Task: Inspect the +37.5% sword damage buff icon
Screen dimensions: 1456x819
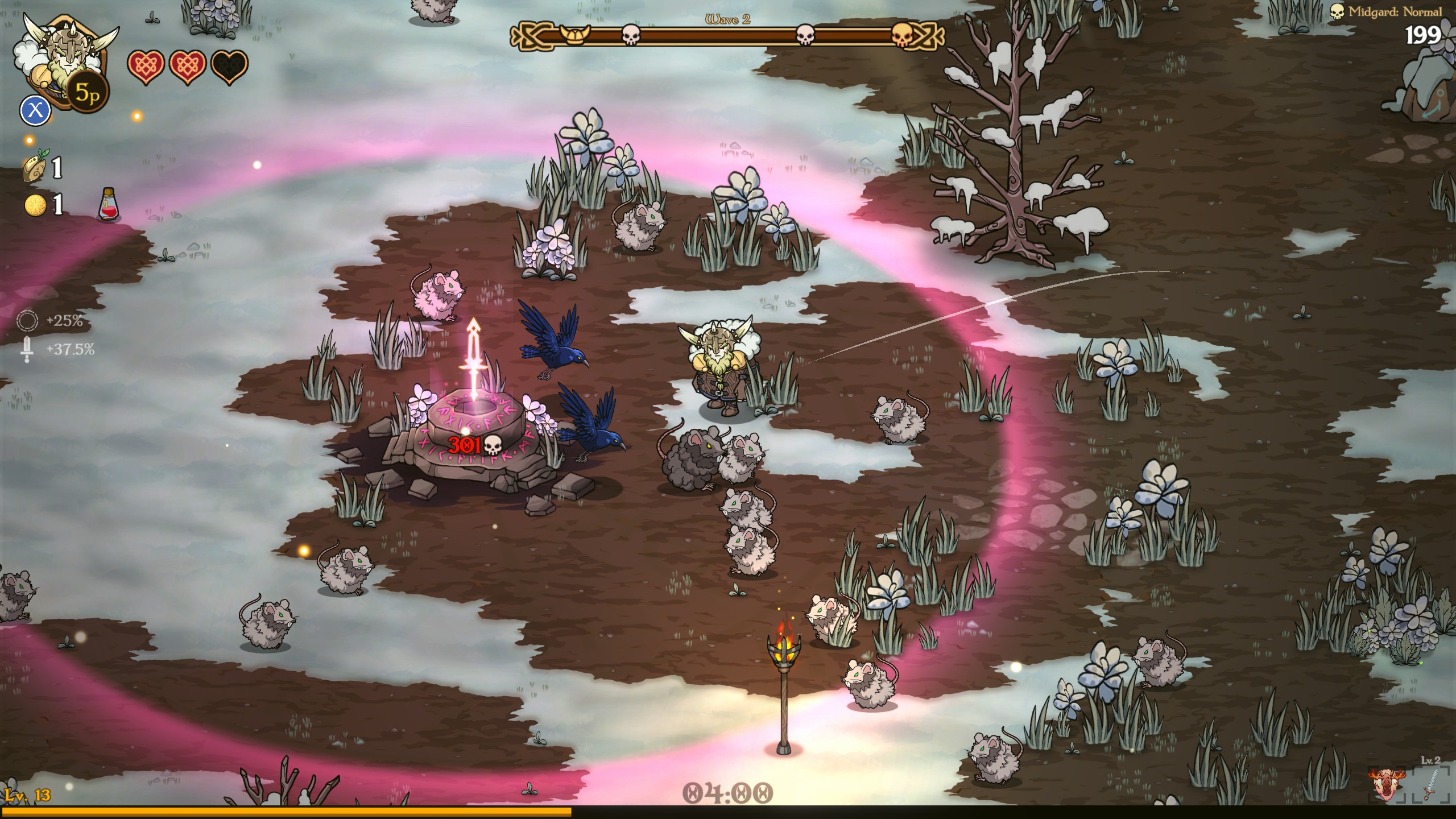Action: click(x=27, y=349)
